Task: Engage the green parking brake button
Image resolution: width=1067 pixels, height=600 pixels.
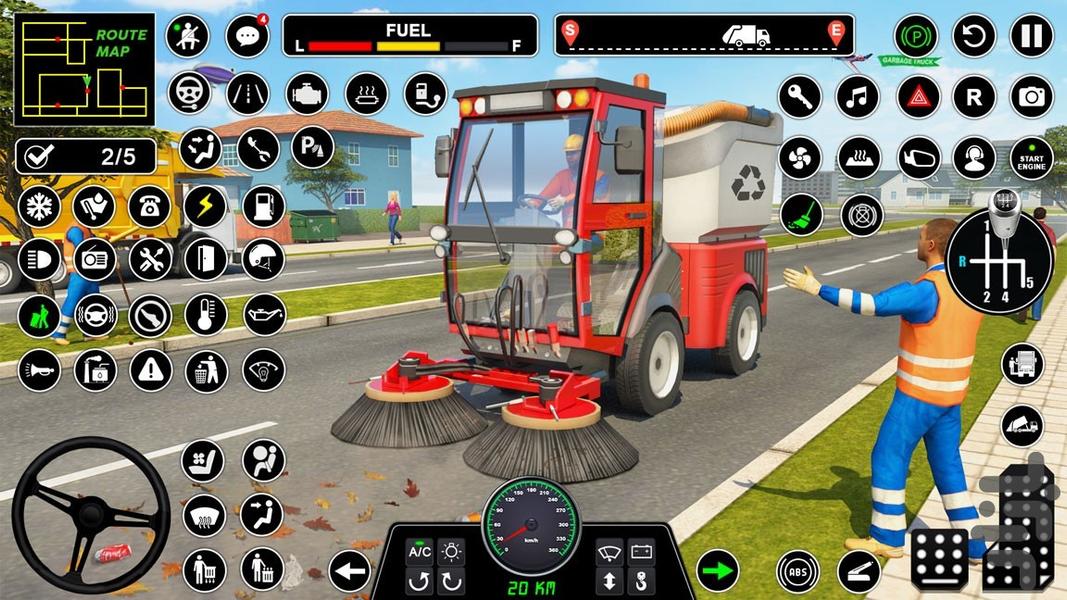Action: (x=915, y=36)
